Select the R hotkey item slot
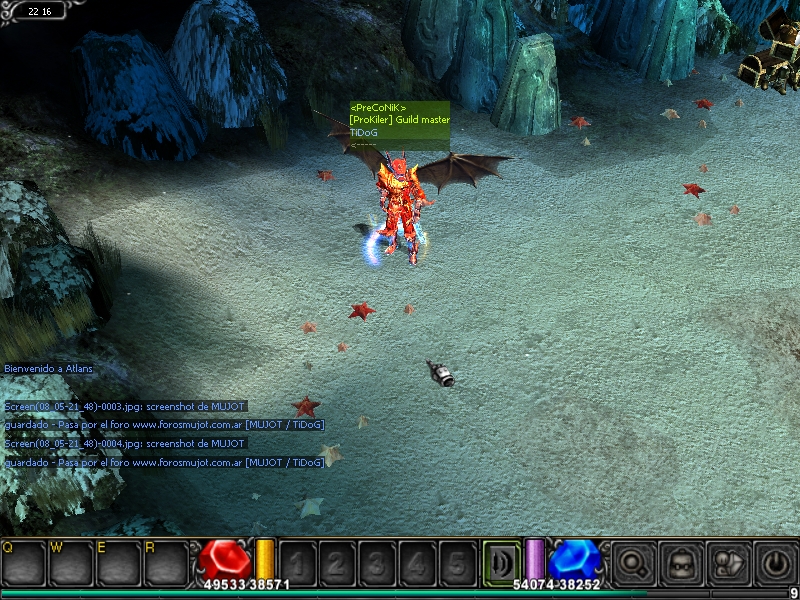The height and width of the screenshot is (600, 800). point(166,563)
